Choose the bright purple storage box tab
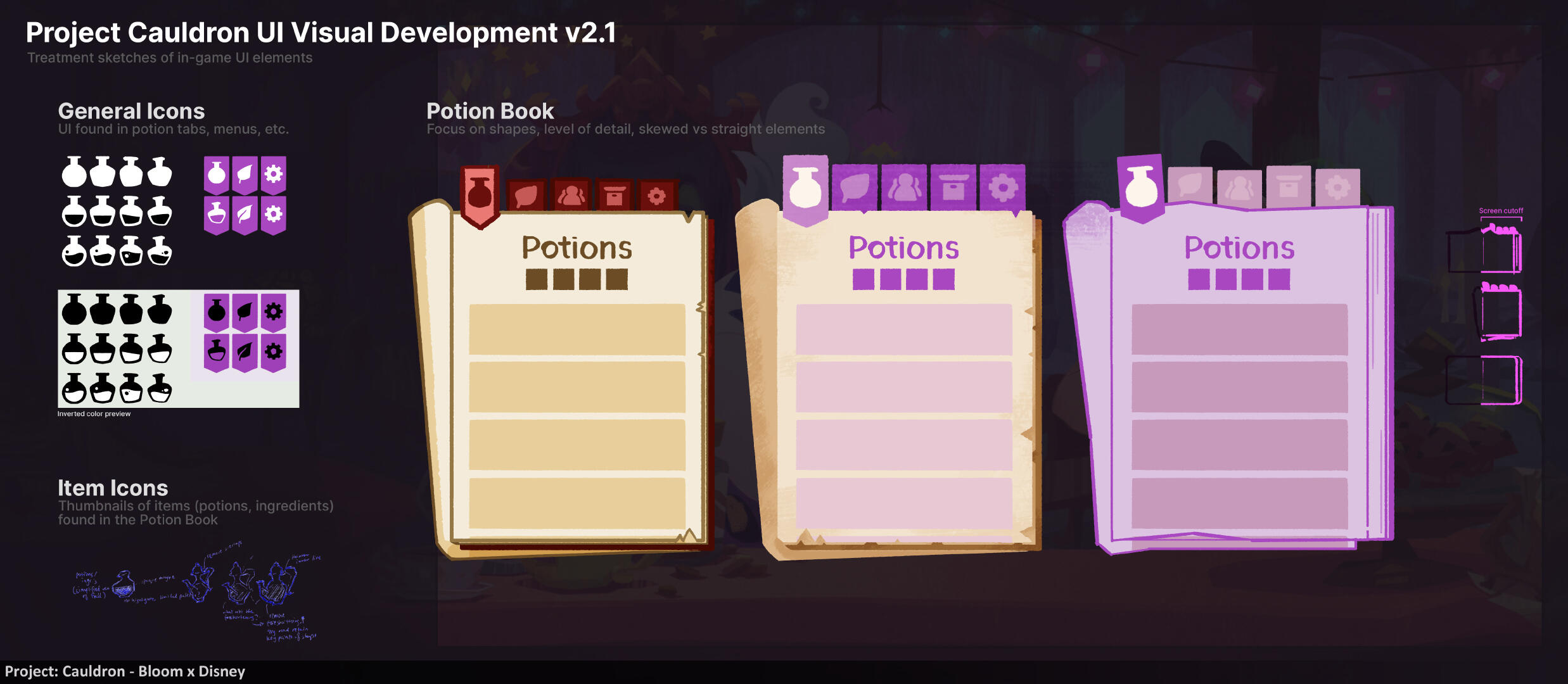Viewport: 1568px width, 684px height. point(953,188)
